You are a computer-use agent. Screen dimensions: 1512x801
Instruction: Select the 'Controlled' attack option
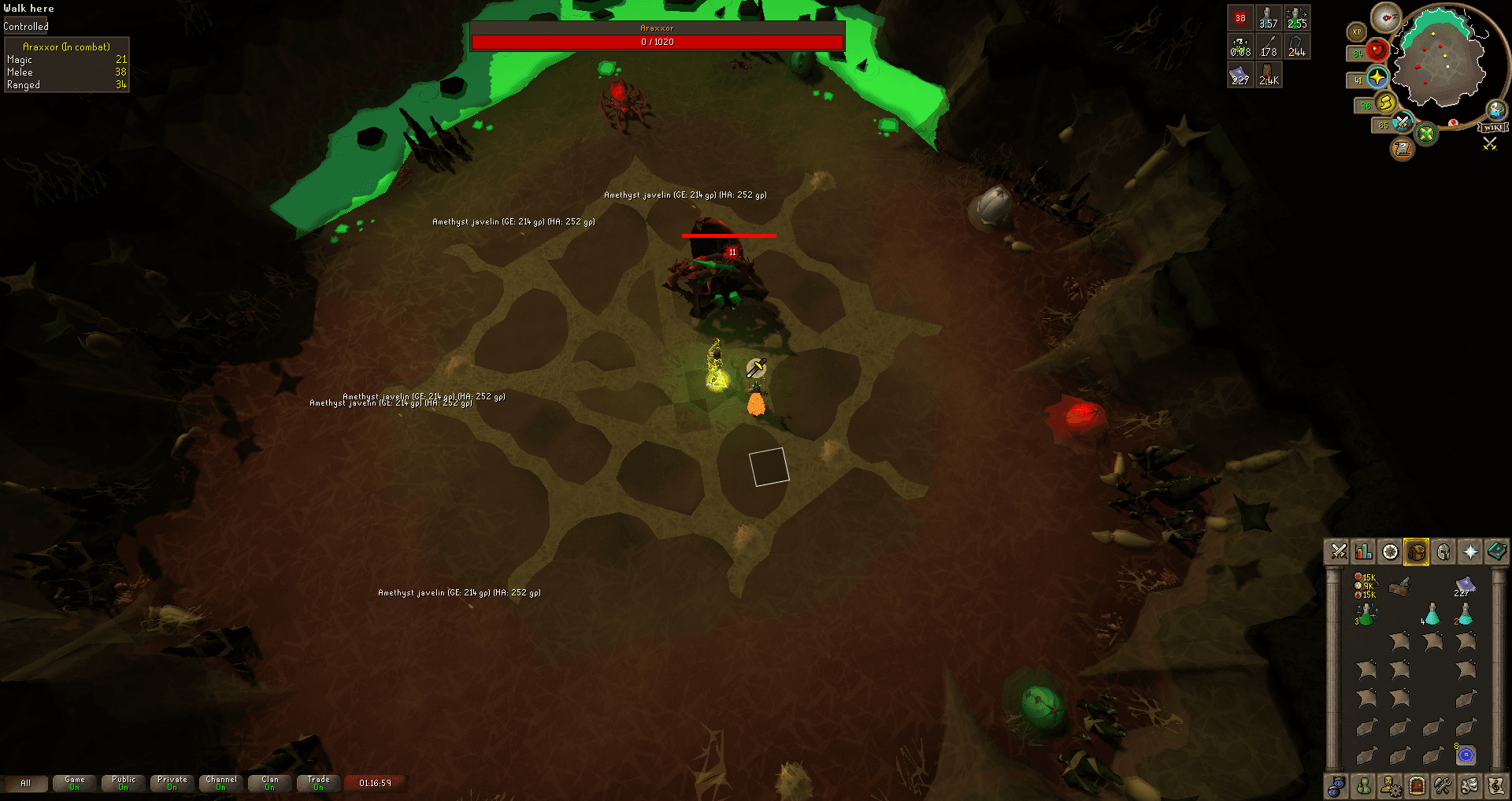tap(26, 25)
